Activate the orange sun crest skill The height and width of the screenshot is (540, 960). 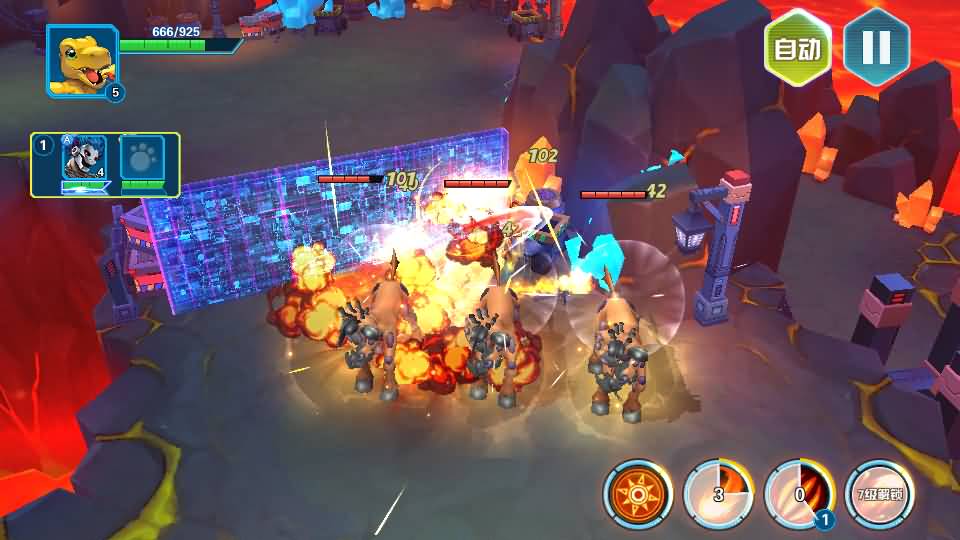637,494
